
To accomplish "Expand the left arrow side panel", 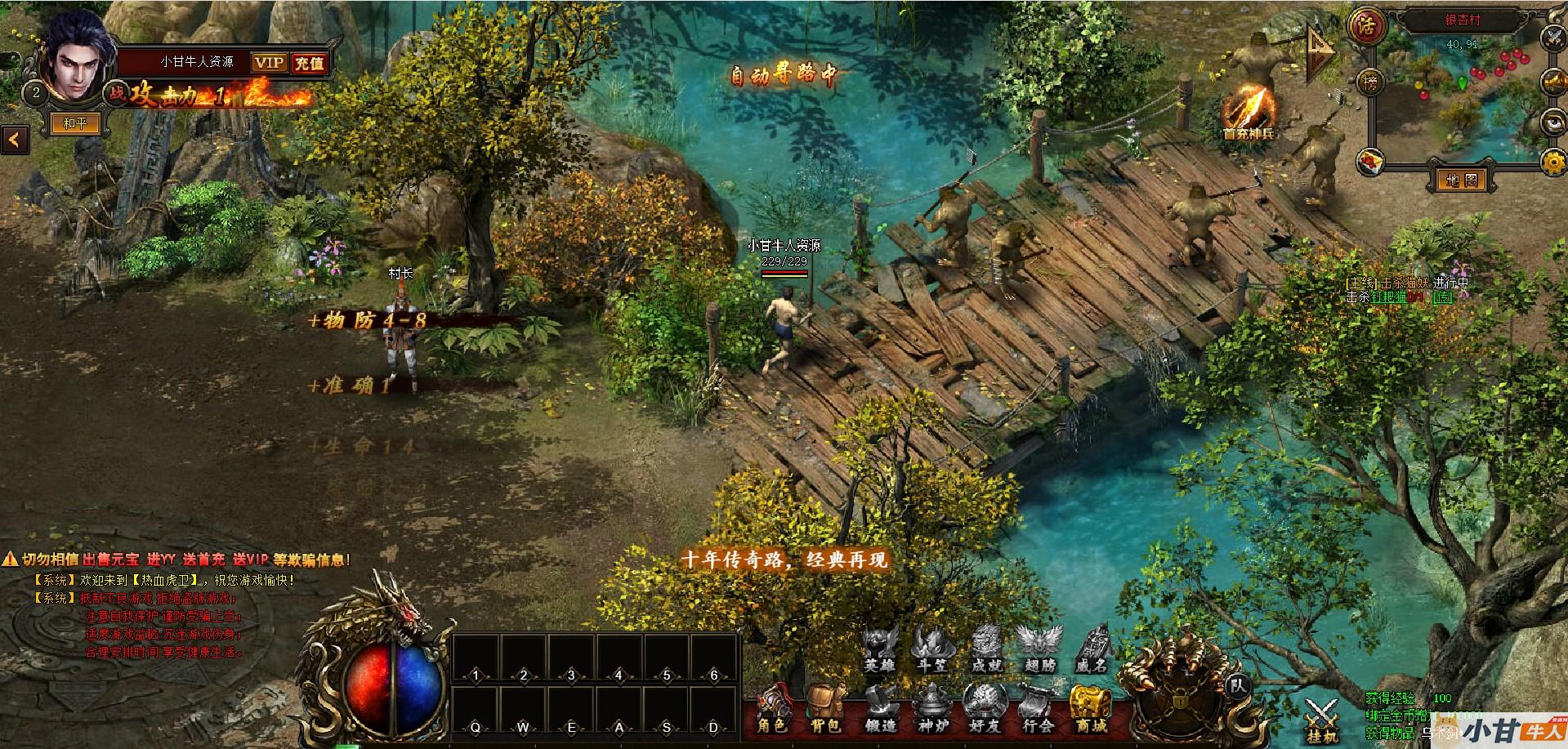I will click(x=15, y=139).
